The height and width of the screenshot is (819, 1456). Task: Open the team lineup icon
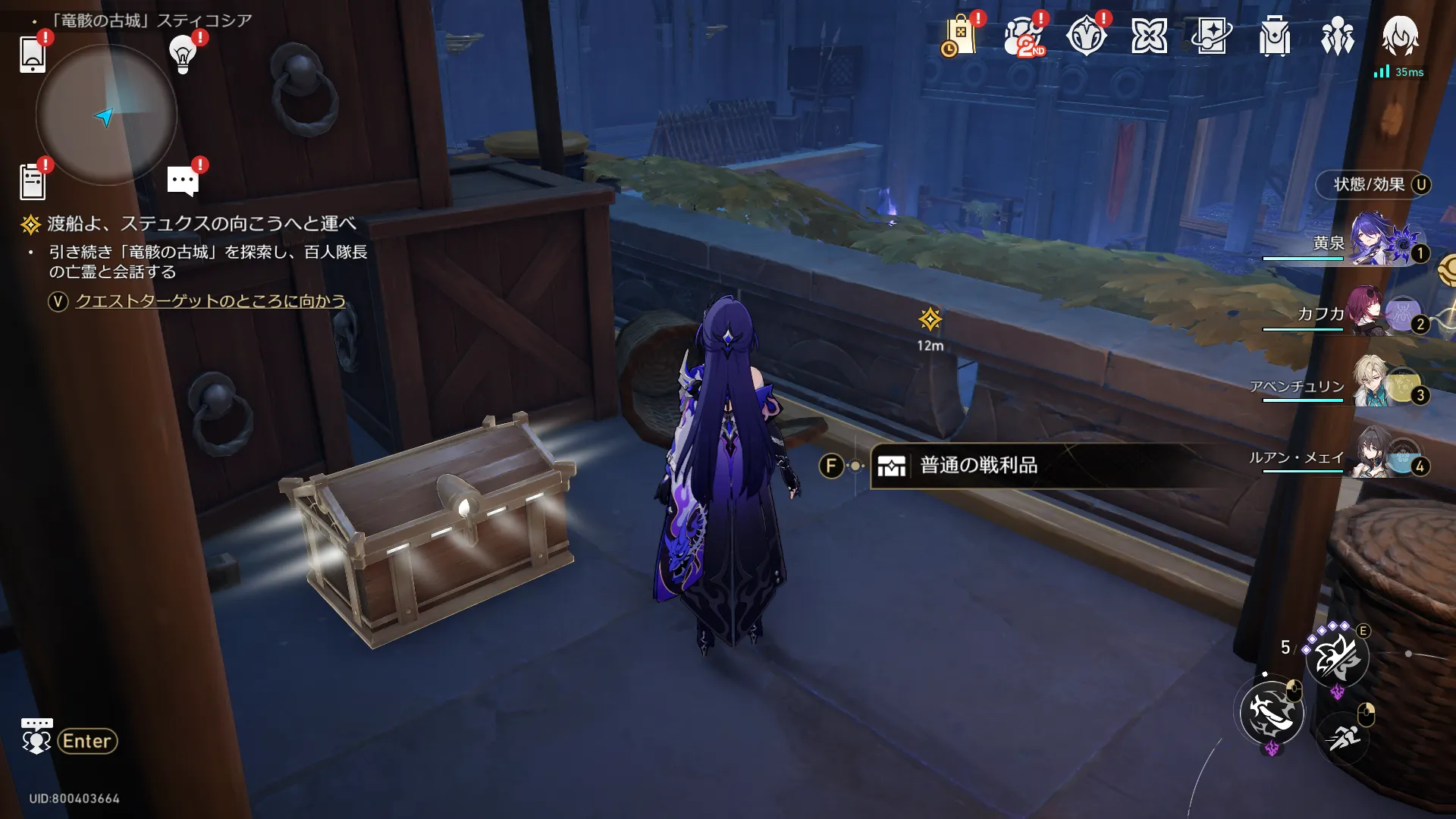click(1338, 36)
